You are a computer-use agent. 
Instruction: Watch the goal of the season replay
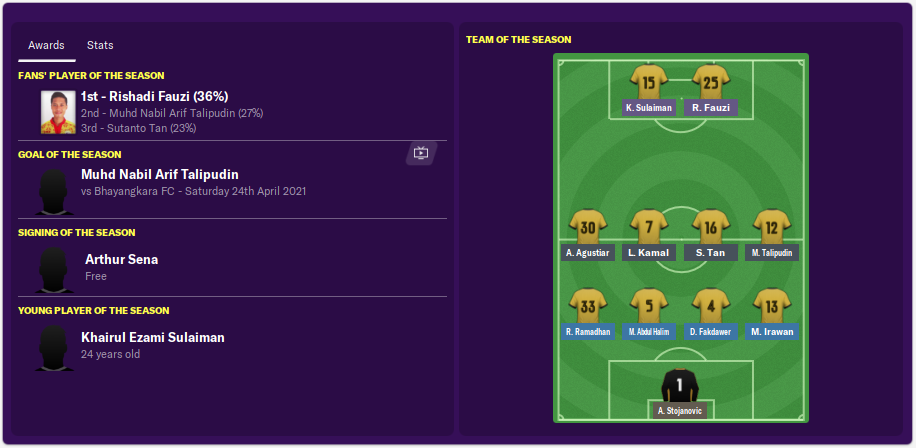click(x=420, y=153)
